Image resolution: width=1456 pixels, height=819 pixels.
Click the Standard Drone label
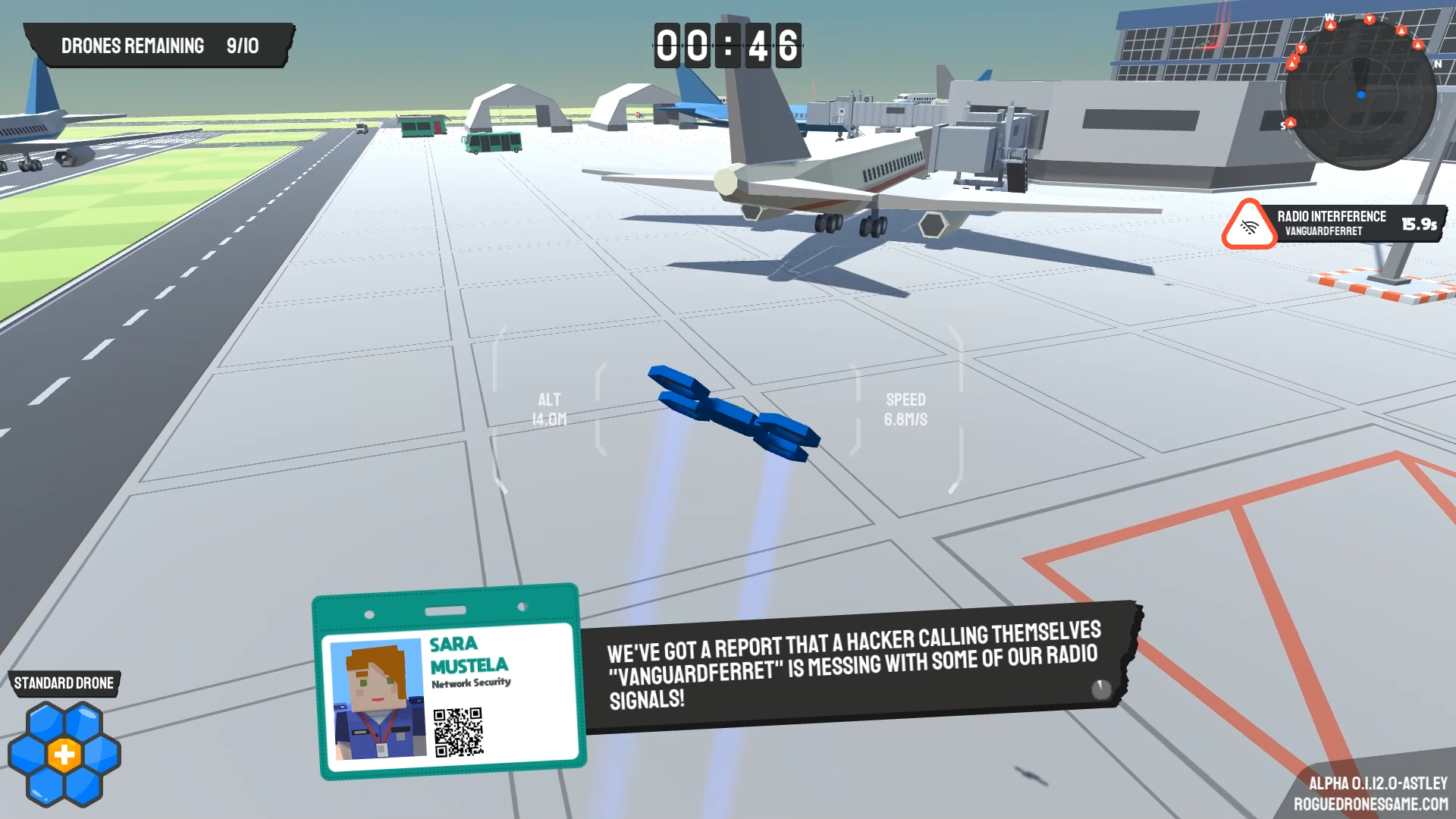point(64,683)
